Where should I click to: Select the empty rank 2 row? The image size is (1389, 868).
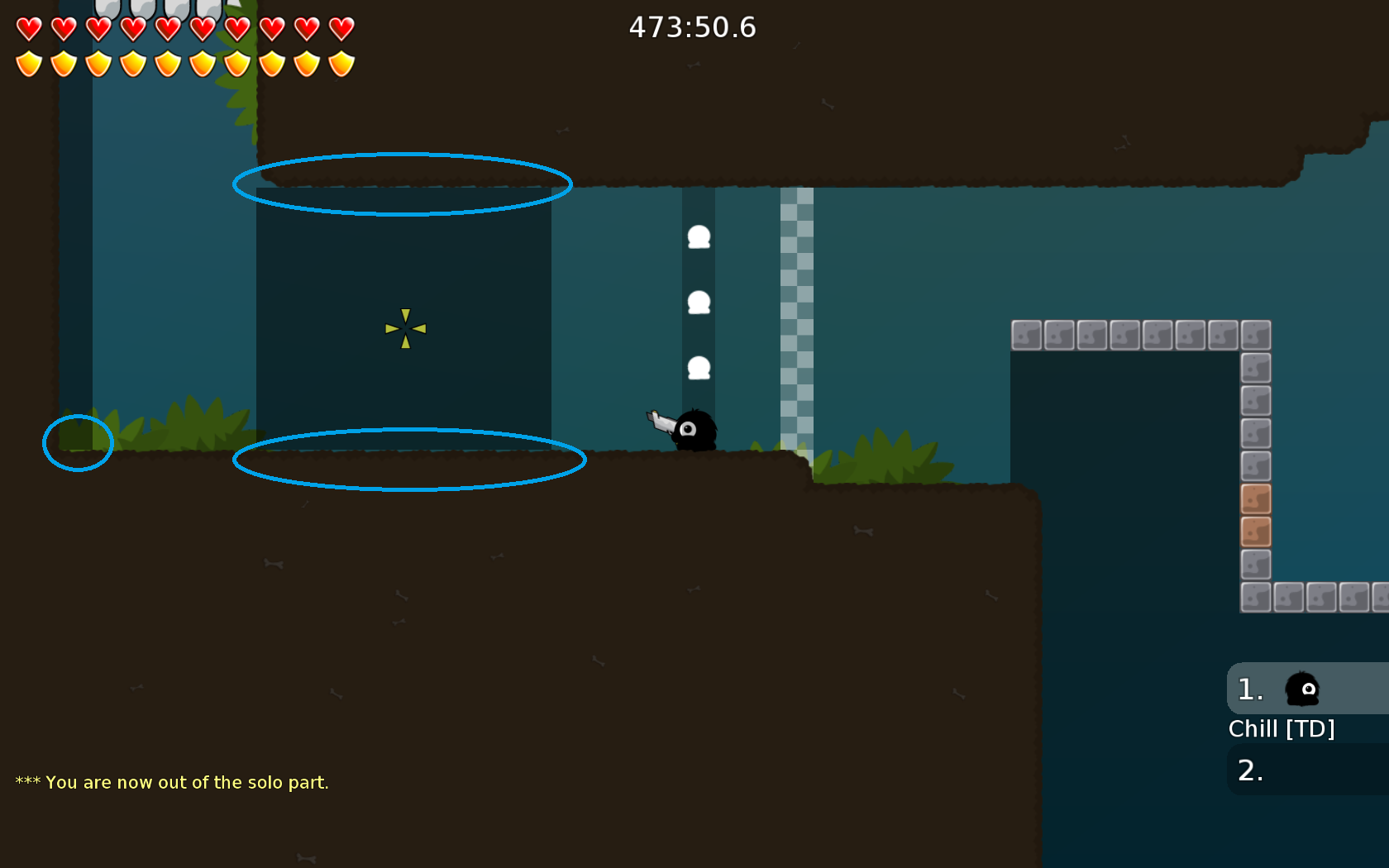[1307, 770]
